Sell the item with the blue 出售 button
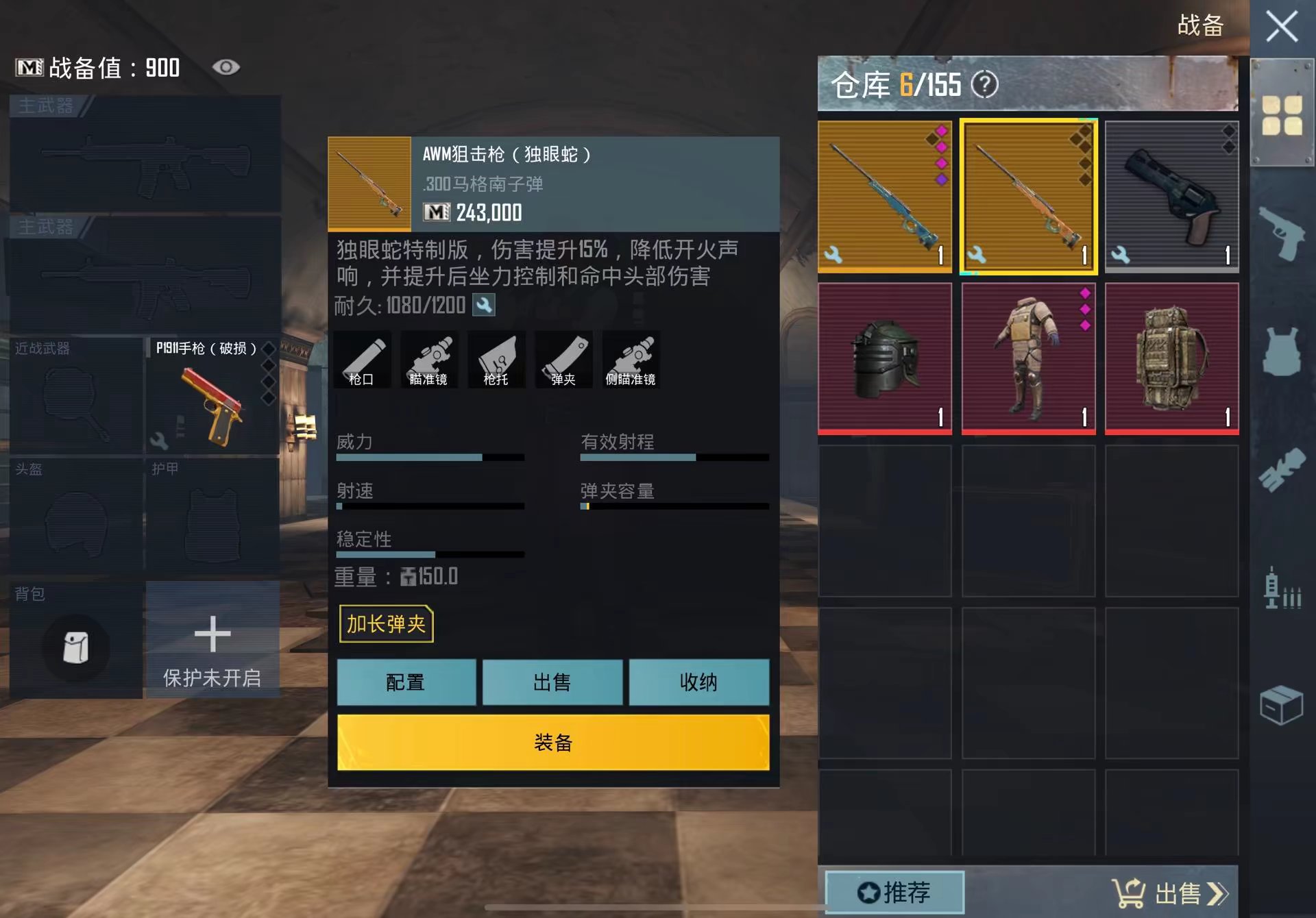The width and height of the screenshot is (1316, 918). click(552, 682)
